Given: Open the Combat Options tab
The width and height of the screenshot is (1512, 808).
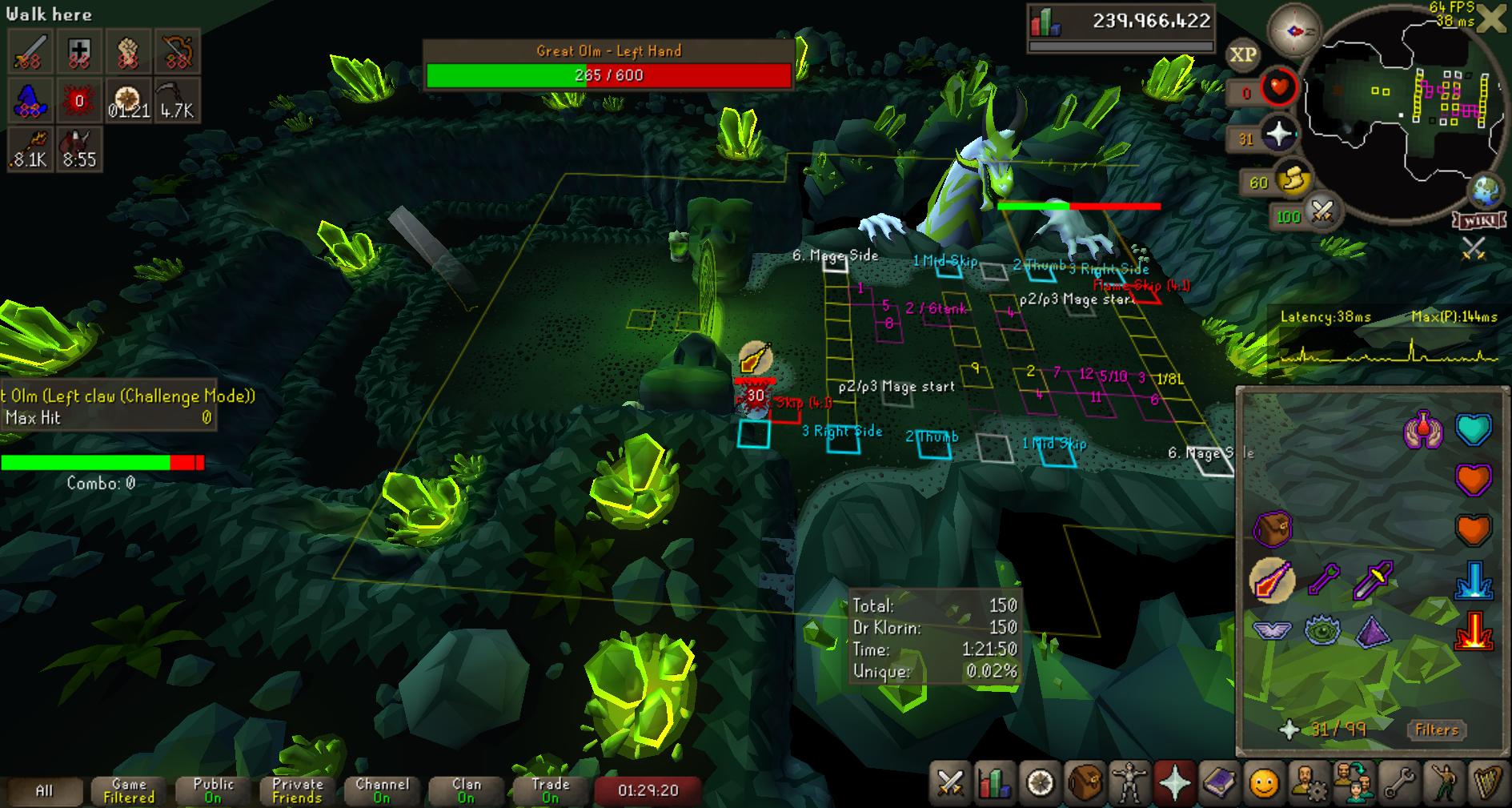Looking at the screenshot, I should 950,783.
